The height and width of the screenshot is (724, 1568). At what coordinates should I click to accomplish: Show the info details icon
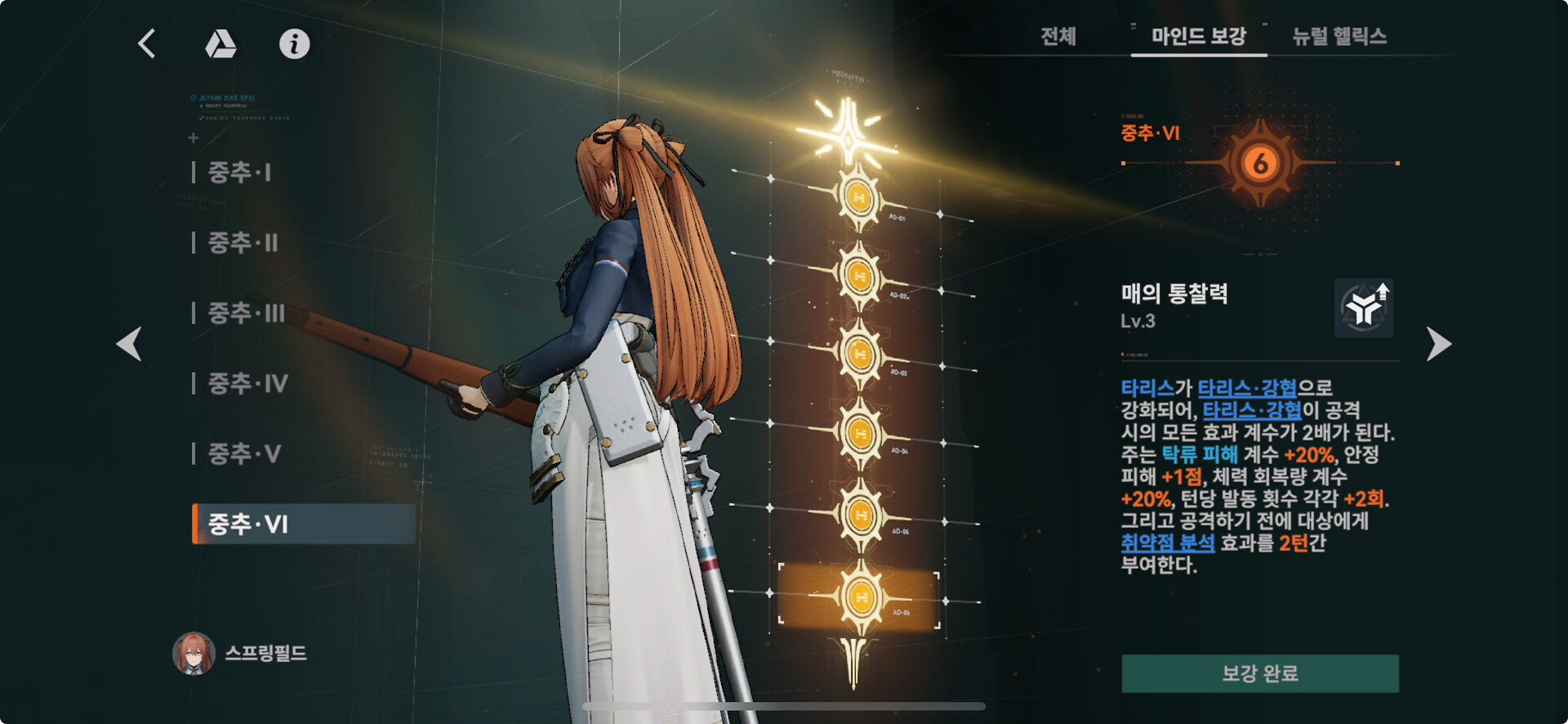click(x=294, y=44)
